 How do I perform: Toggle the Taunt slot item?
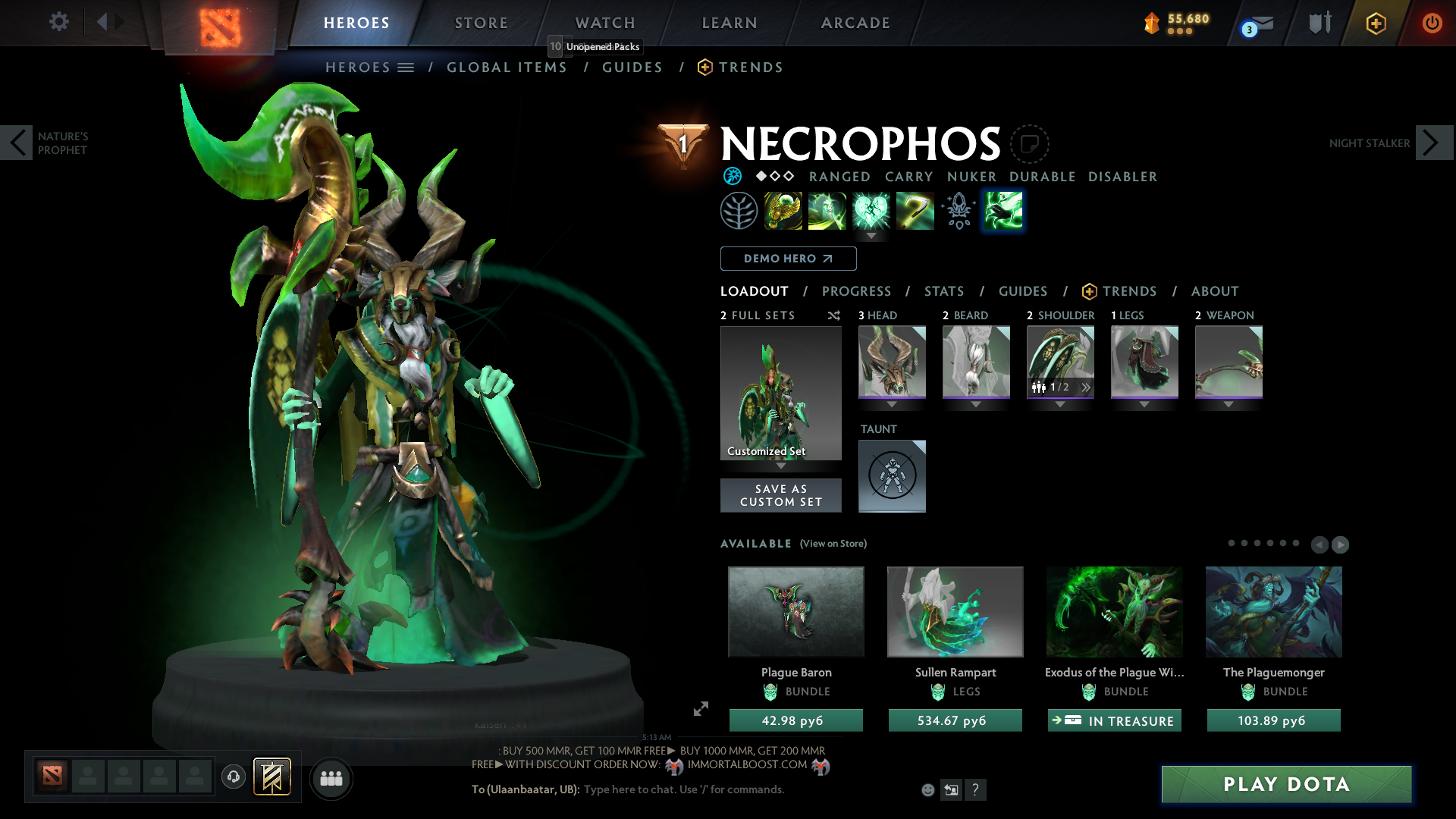(892, 475)
